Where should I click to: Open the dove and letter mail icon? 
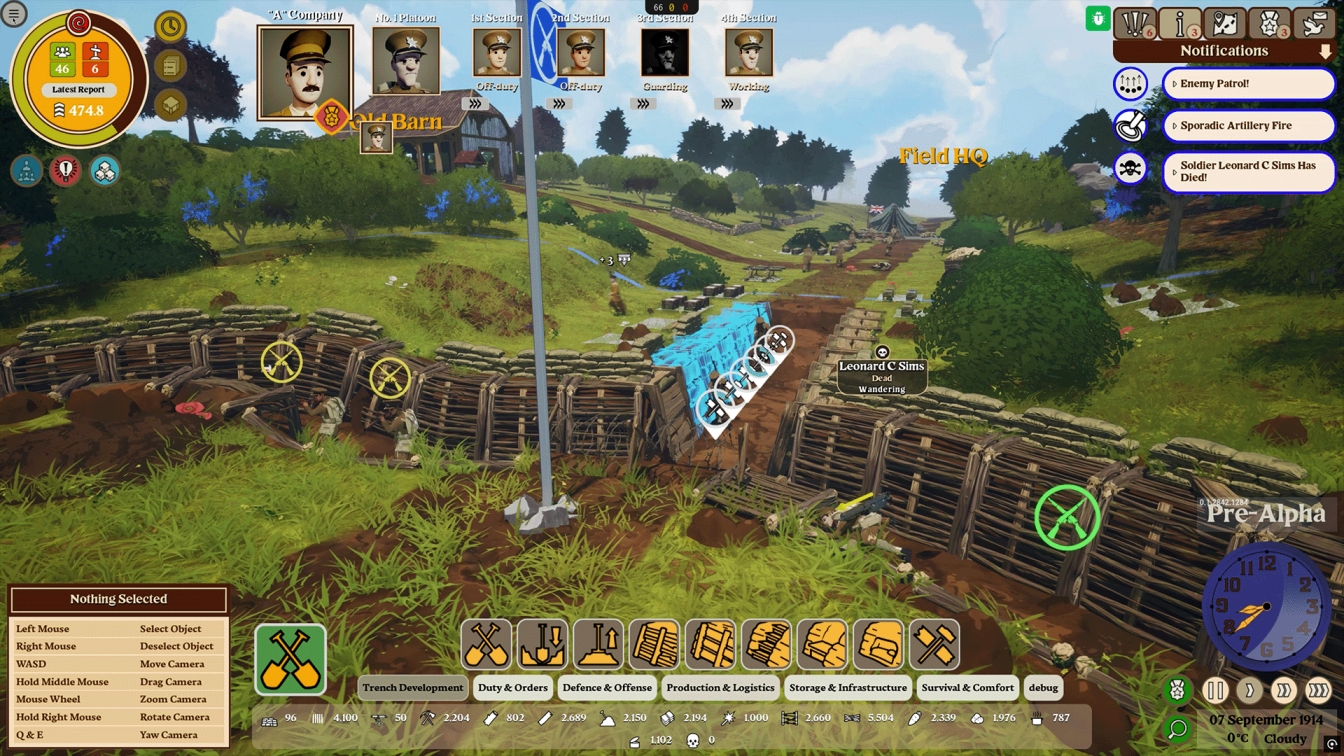(1315, 22)
